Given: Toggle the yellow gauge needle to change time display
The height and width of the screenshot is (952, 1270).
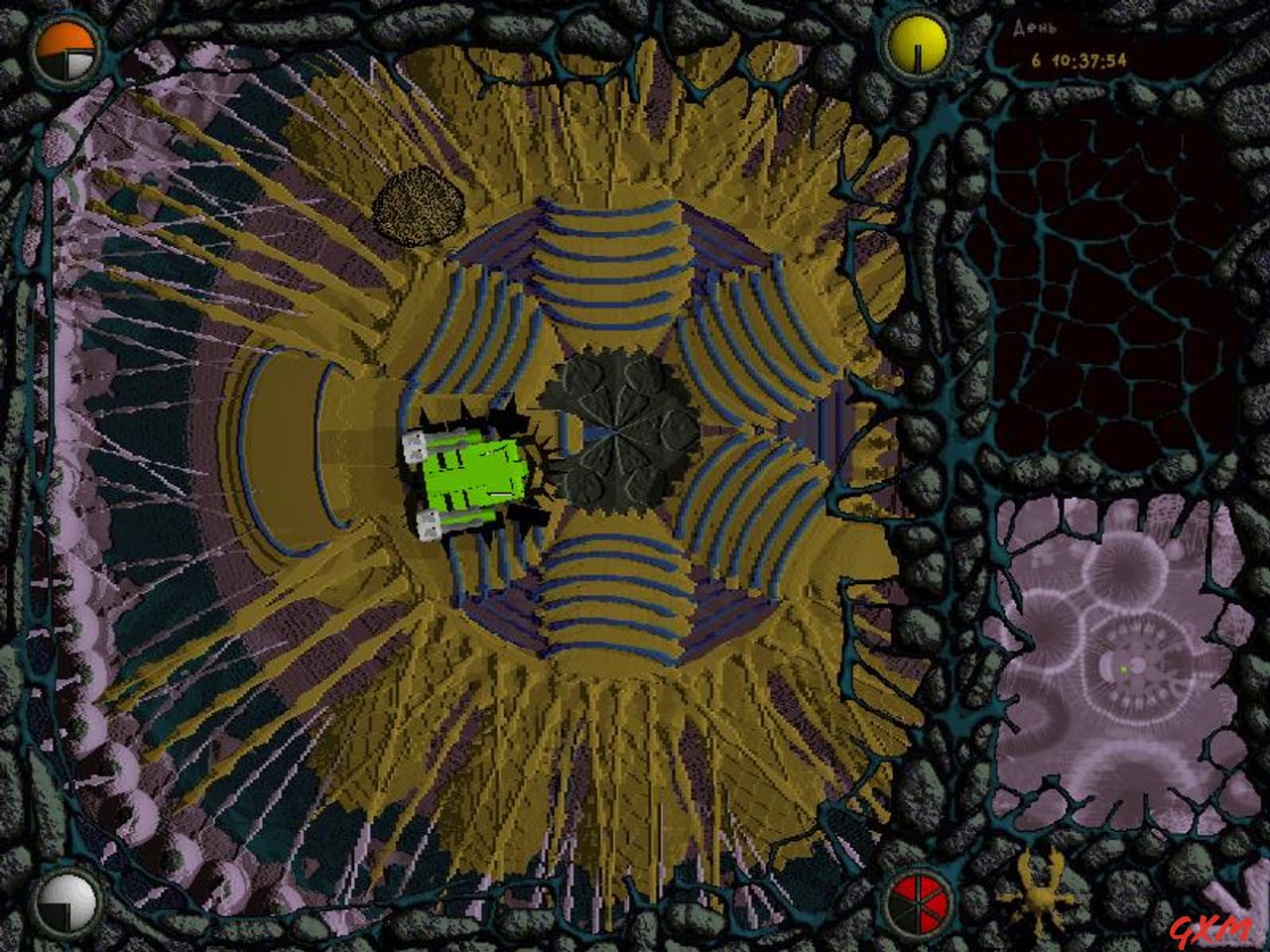Looking at the screenshot, I should click(x=919, y=42).
